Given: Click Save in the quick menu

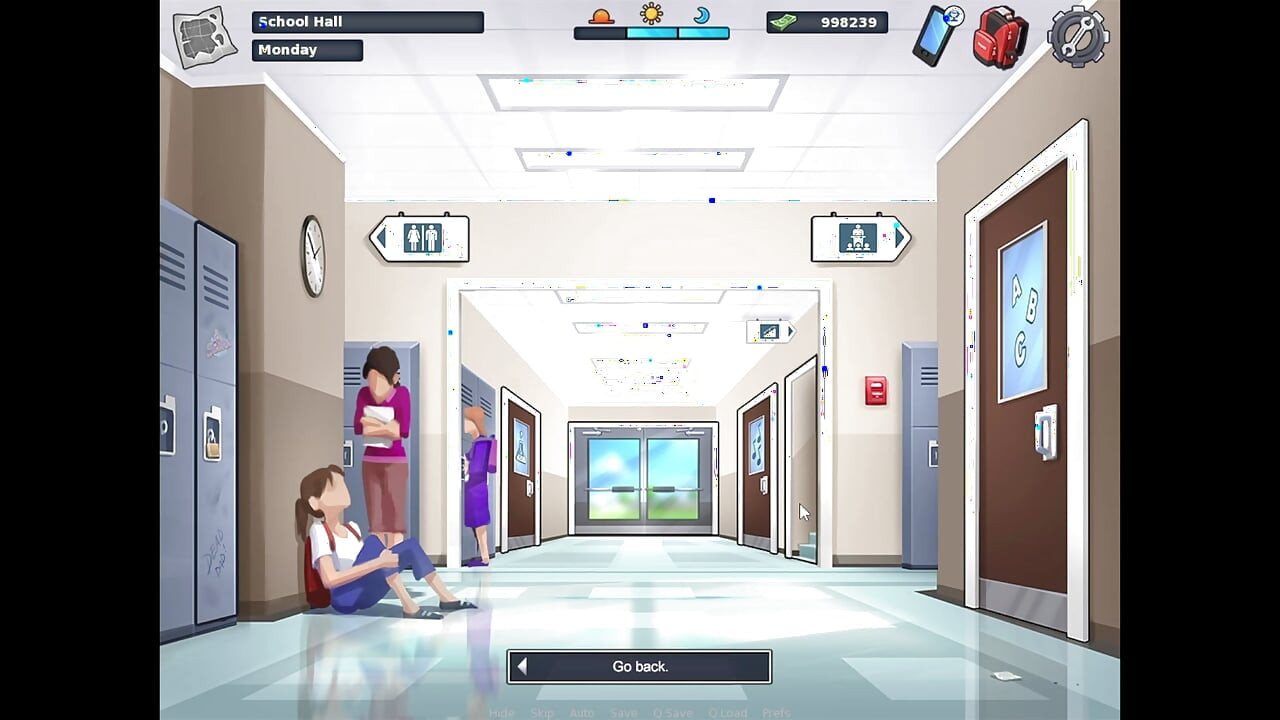Looking at the screenshot, I should coord(624,712).
